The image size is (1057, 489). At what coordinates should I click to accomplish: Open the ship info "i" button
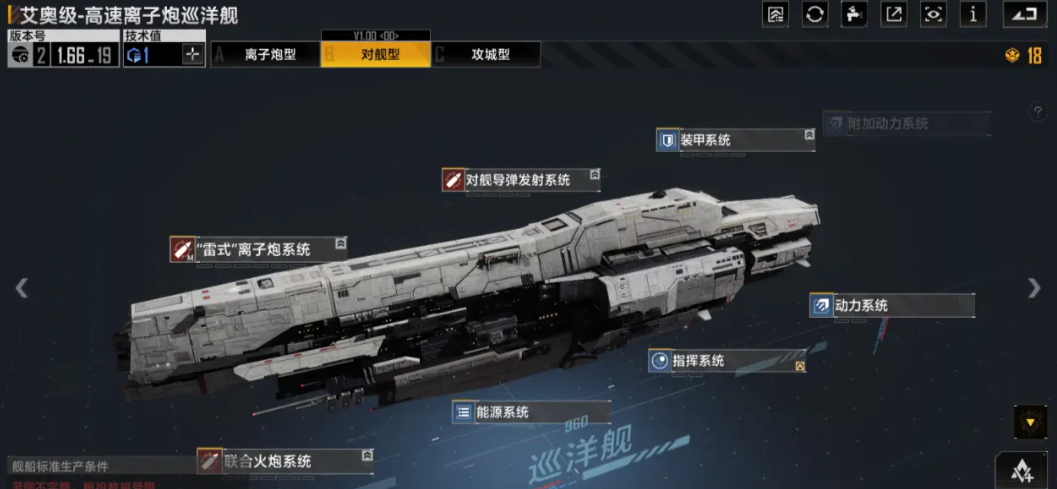click(x=973, y=14)
